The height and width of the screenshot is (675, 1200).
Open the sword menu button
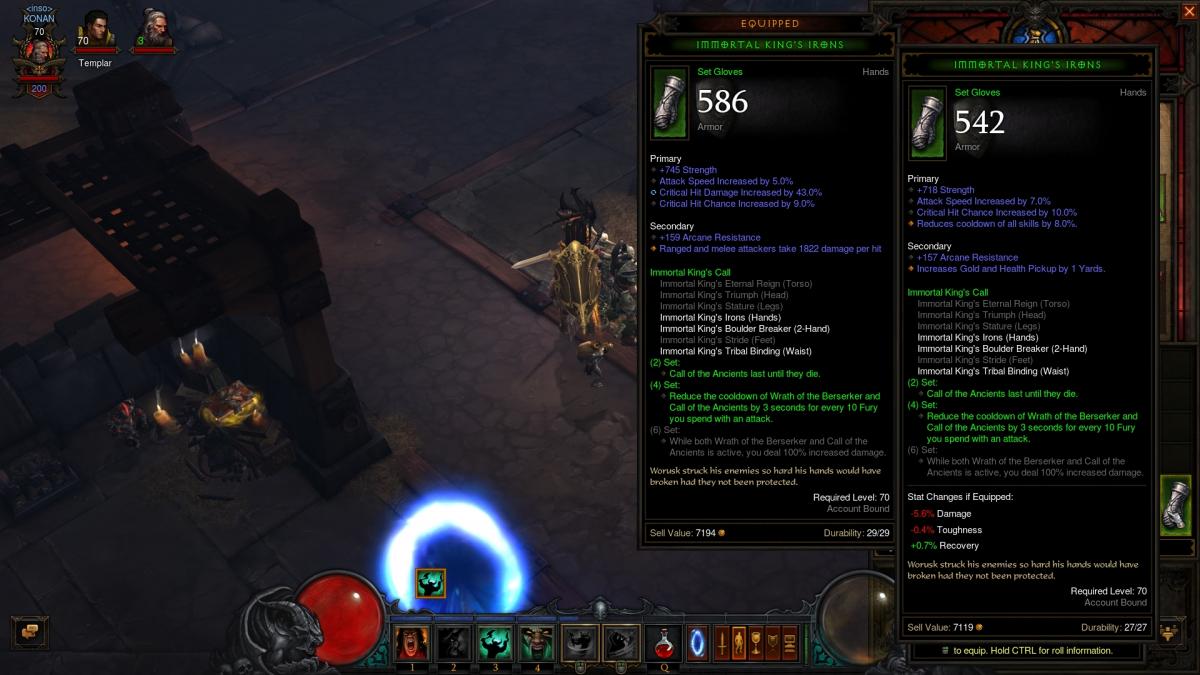pyautogui.click(x=722, y=642)
